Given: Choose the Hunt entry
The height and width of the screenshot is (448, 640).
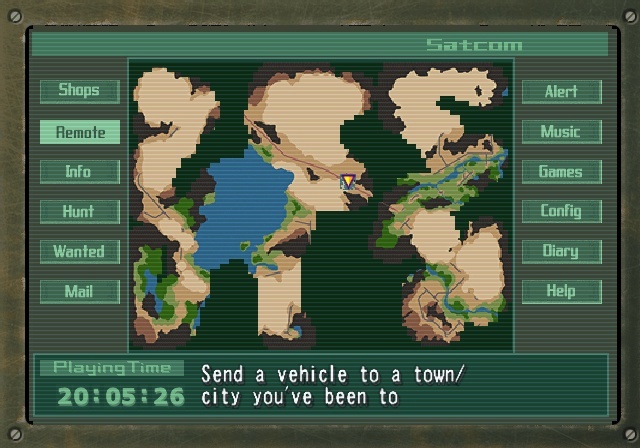Looking at the screenshot, I should pos(79,211).
